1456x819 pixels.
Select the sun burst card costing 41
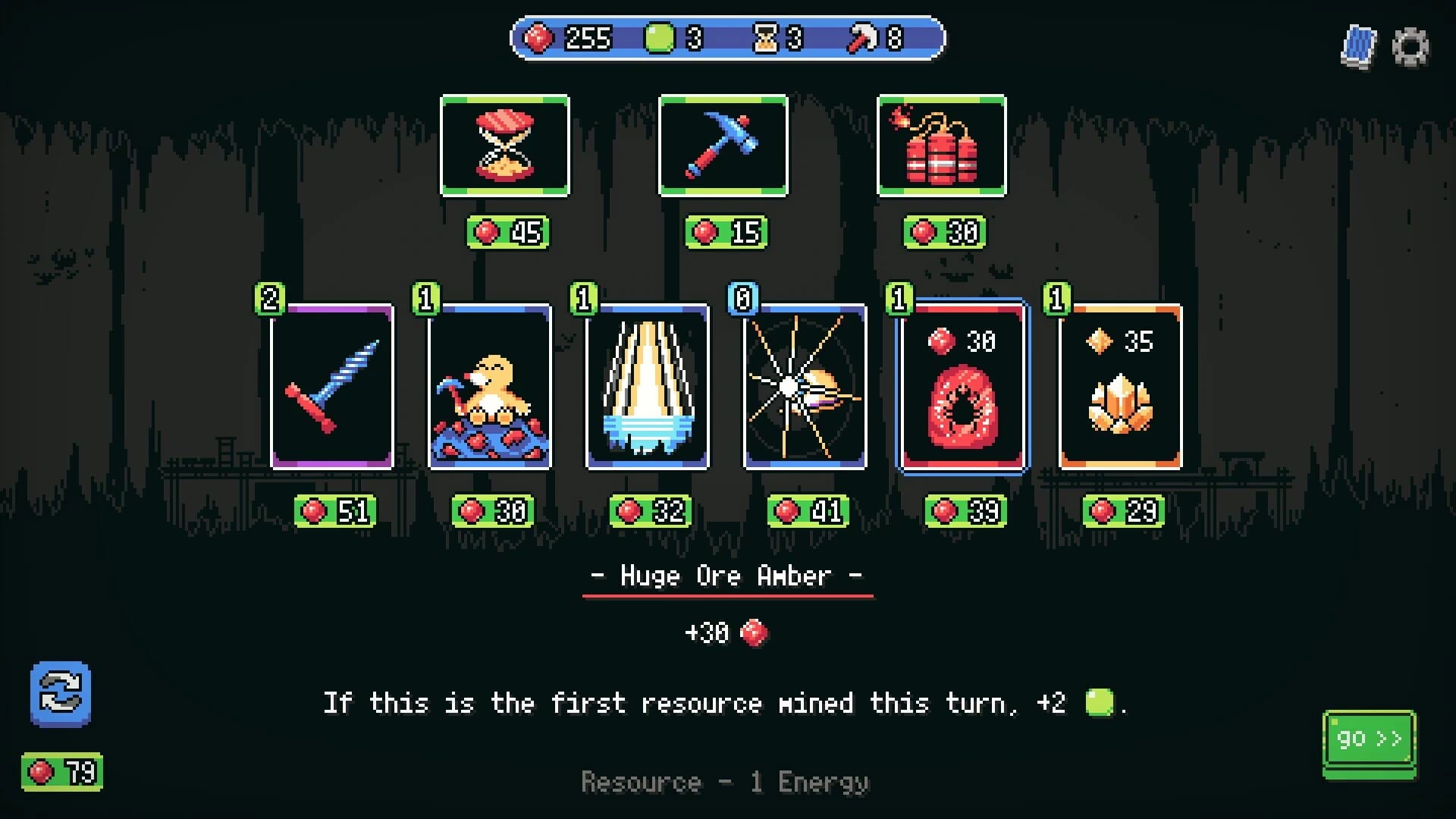point(804,388)
